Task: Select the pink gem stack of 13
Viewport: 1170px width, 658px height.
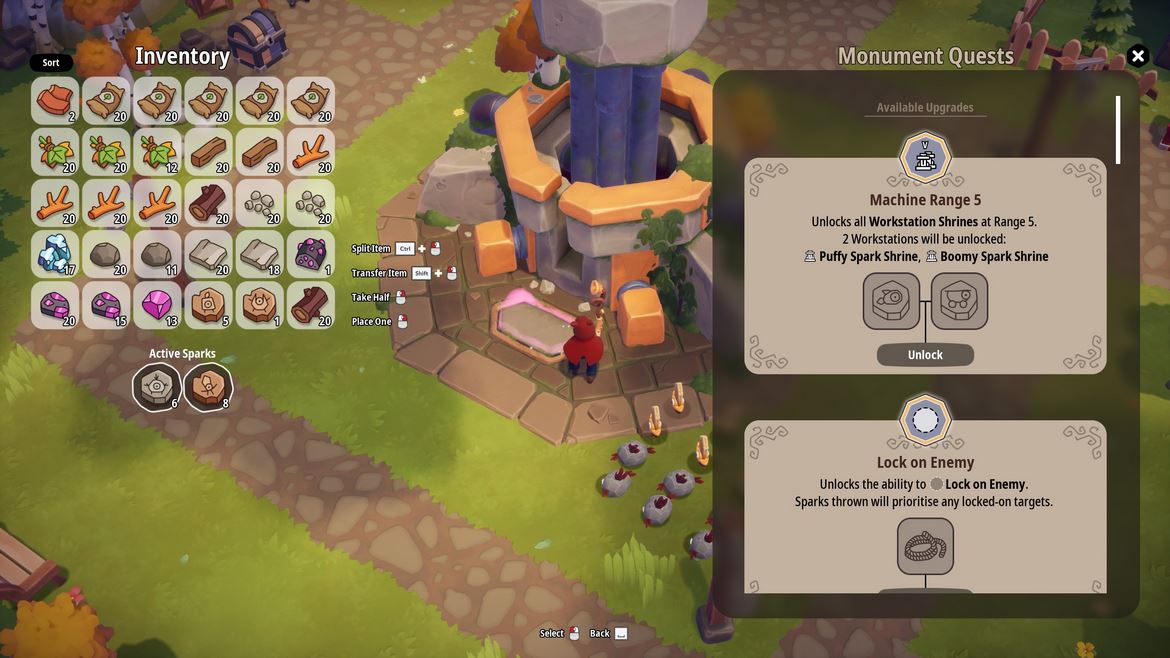Action: [157, 305]
